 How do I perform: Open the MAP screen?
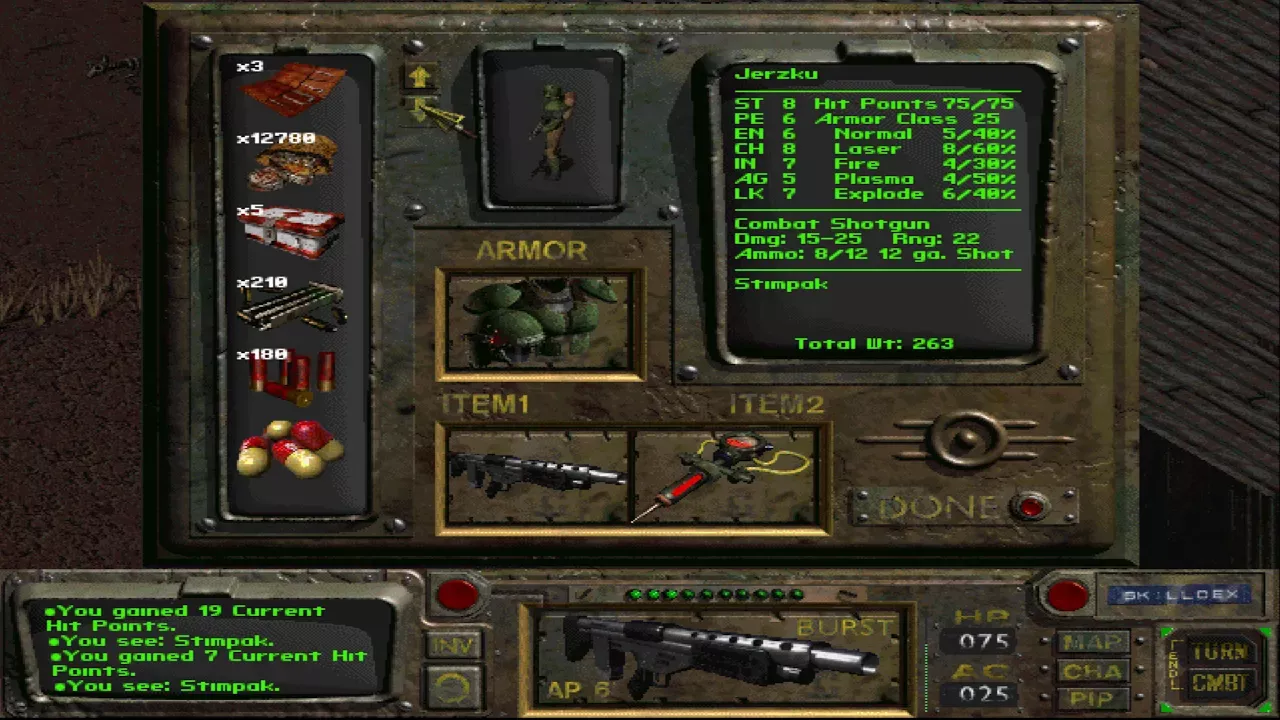click(x=1091, y=642)
